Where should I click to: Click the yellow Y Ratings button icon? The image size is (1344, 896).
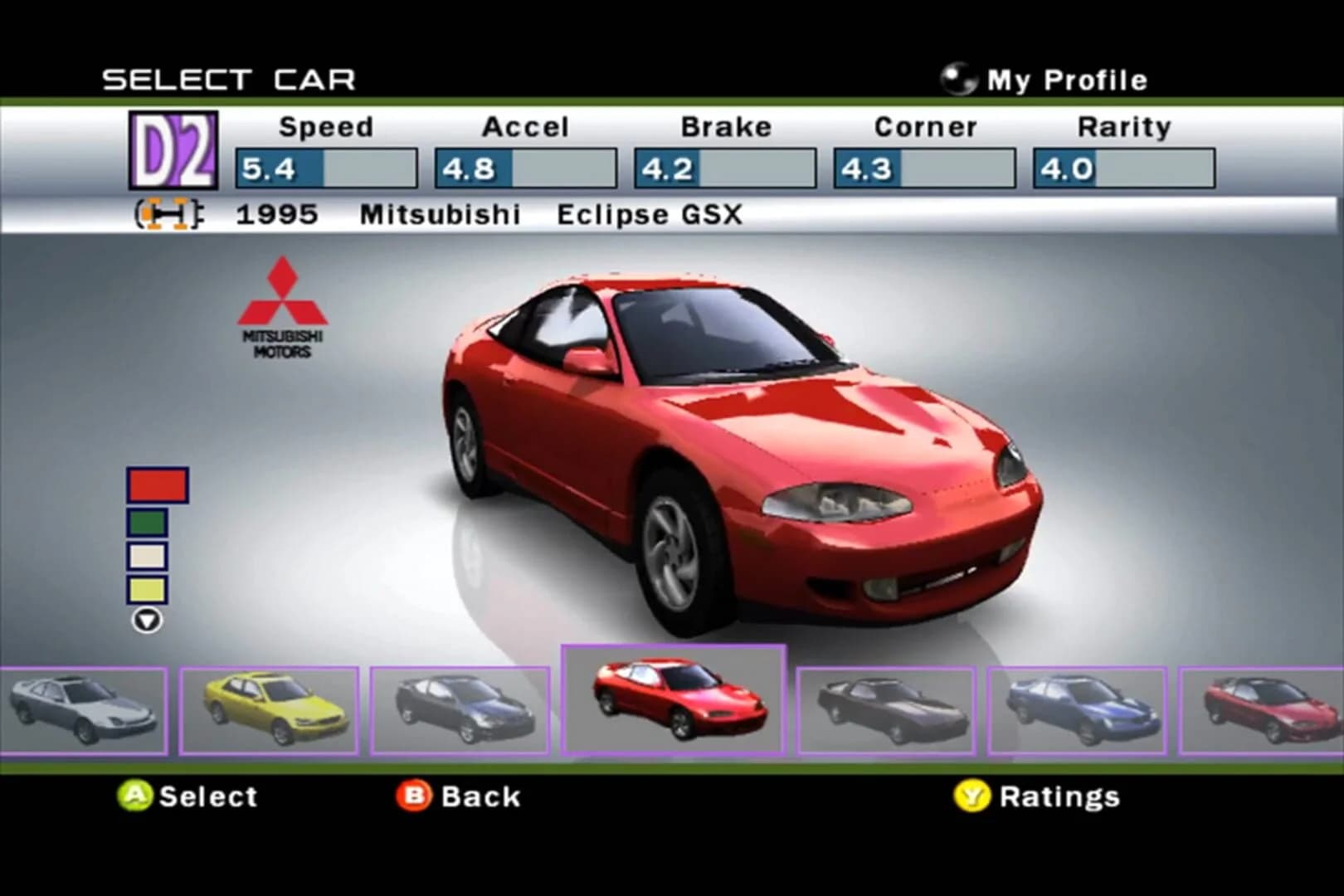[973, 796]
